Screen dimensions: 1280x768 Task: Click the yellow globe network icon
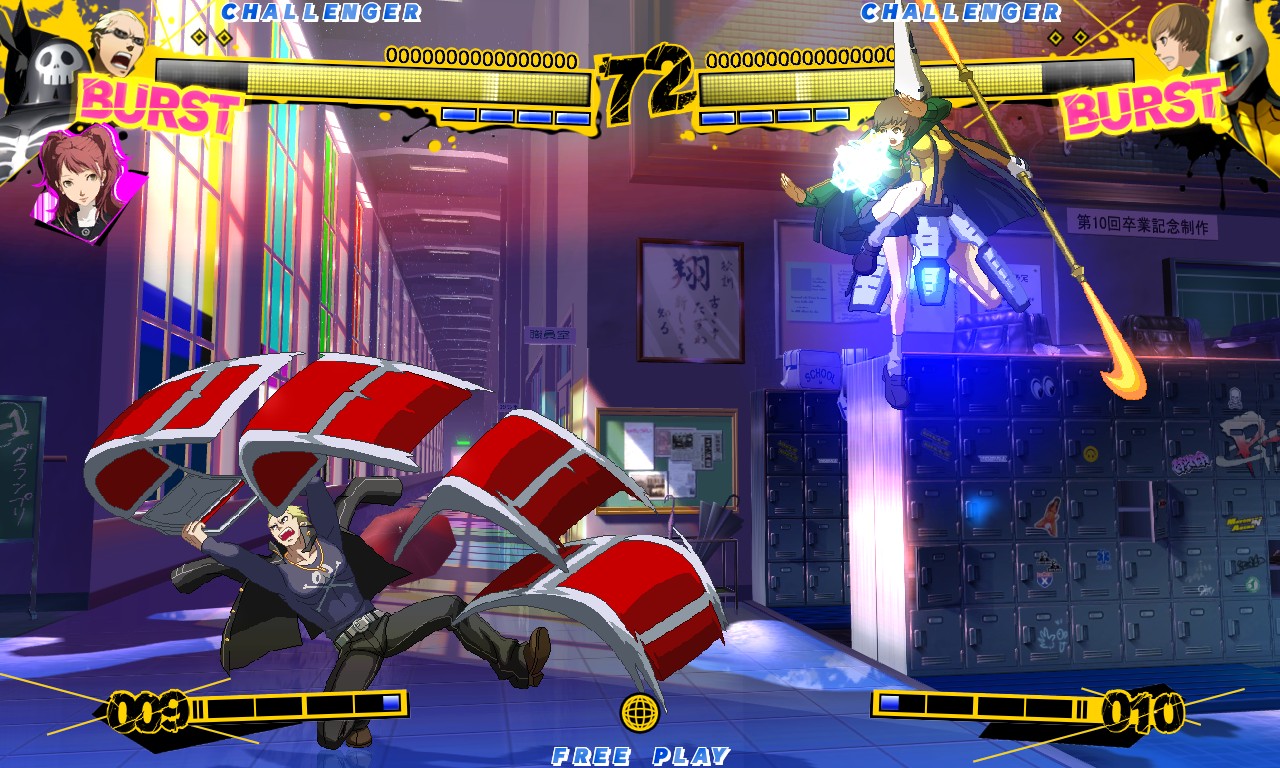[x=640, y=712]
